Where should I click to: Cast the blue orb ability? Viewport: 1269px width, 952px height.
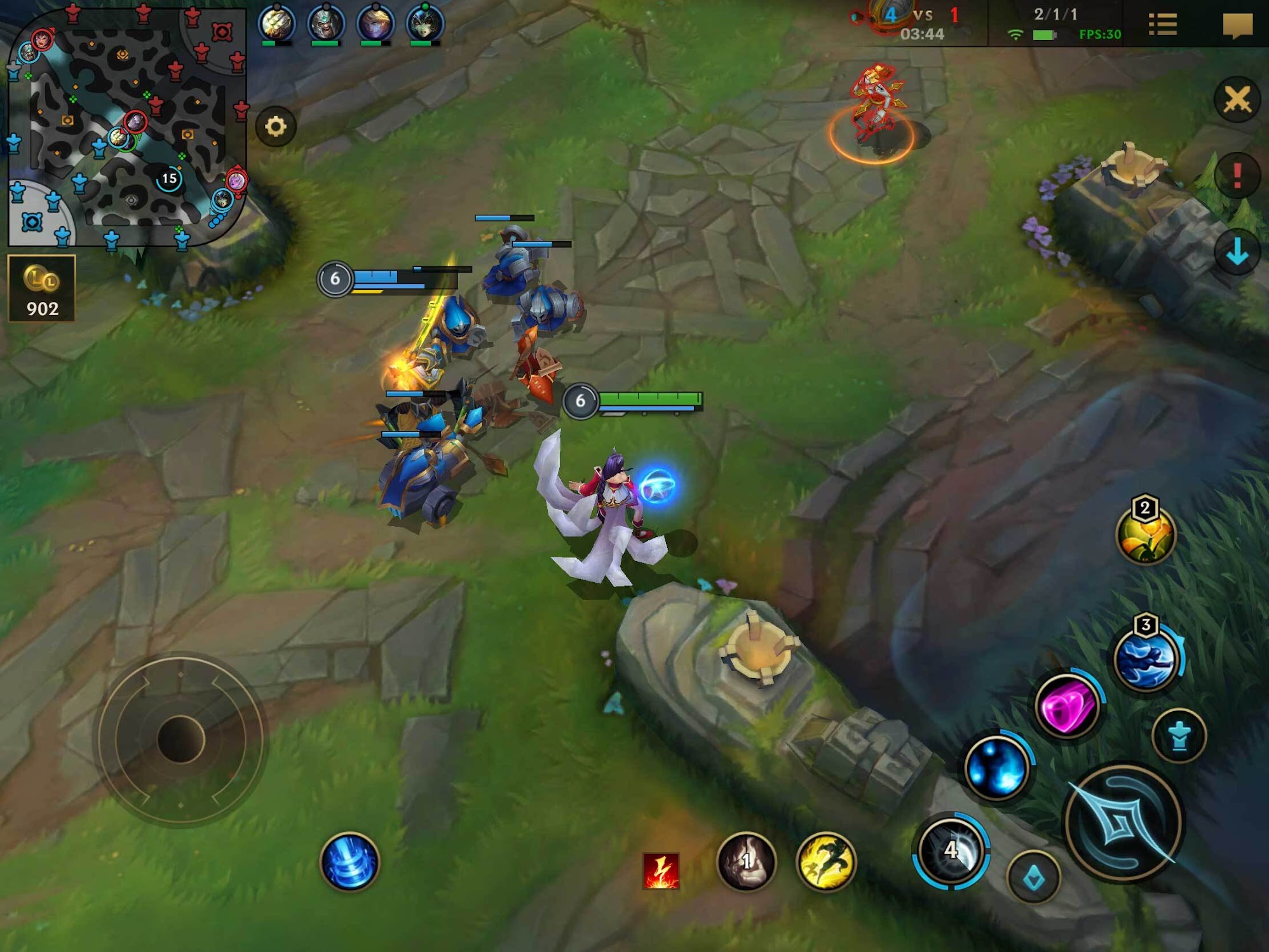pyautogui.click(x=996, y=768)
